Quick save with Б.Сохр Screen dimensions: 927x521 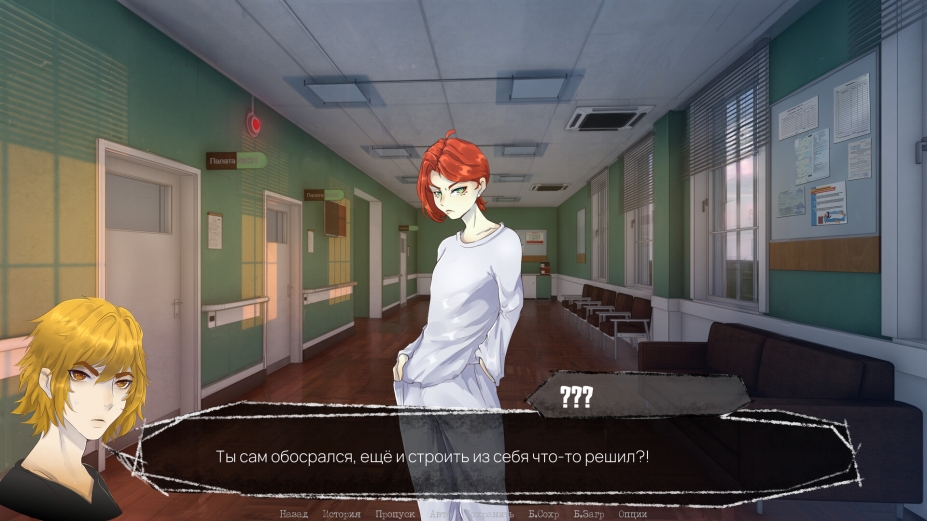point(544,514)
